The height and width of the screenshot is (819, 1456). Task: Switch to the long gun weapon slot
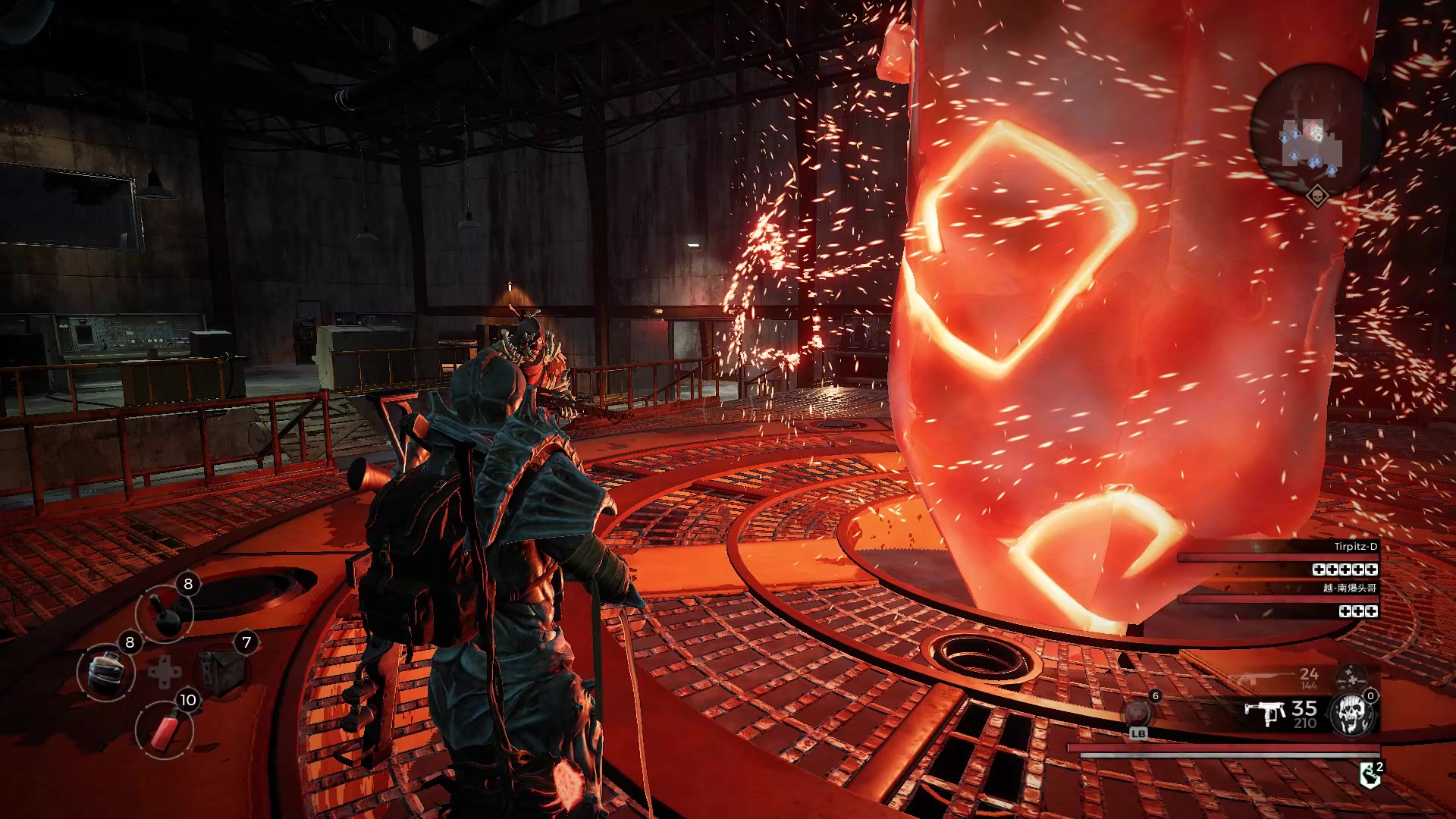point(1259,678)
